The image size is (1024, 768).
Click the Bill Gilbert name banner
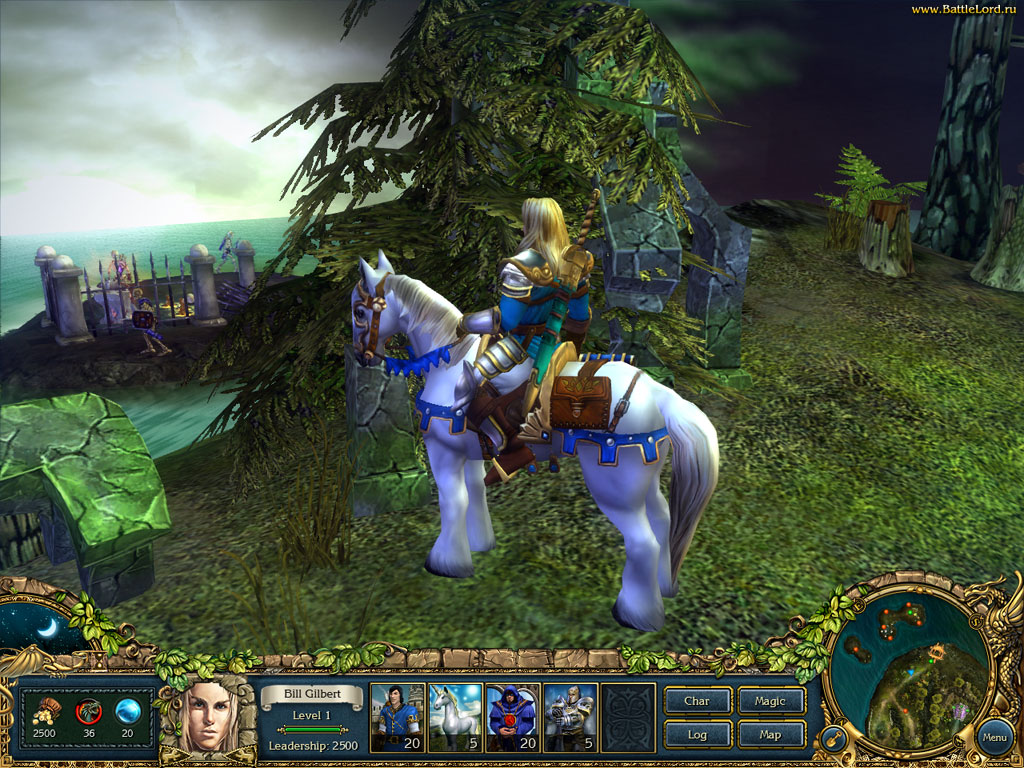(x=311, y=694)
